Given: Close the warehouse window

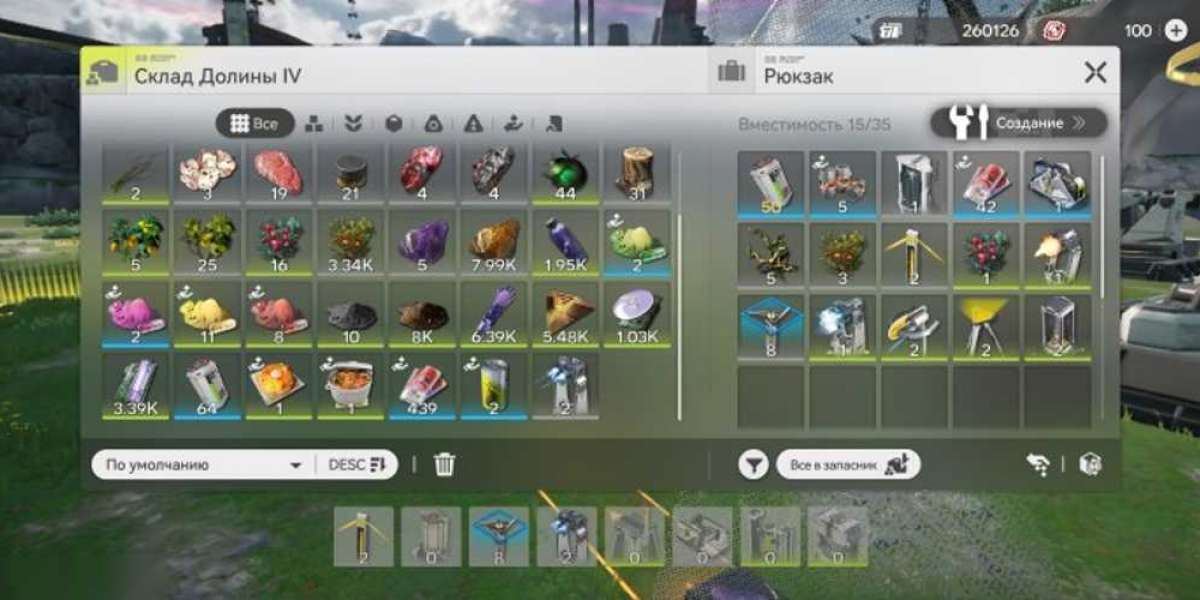Looking at the screenshot, I should [1095, 72].
